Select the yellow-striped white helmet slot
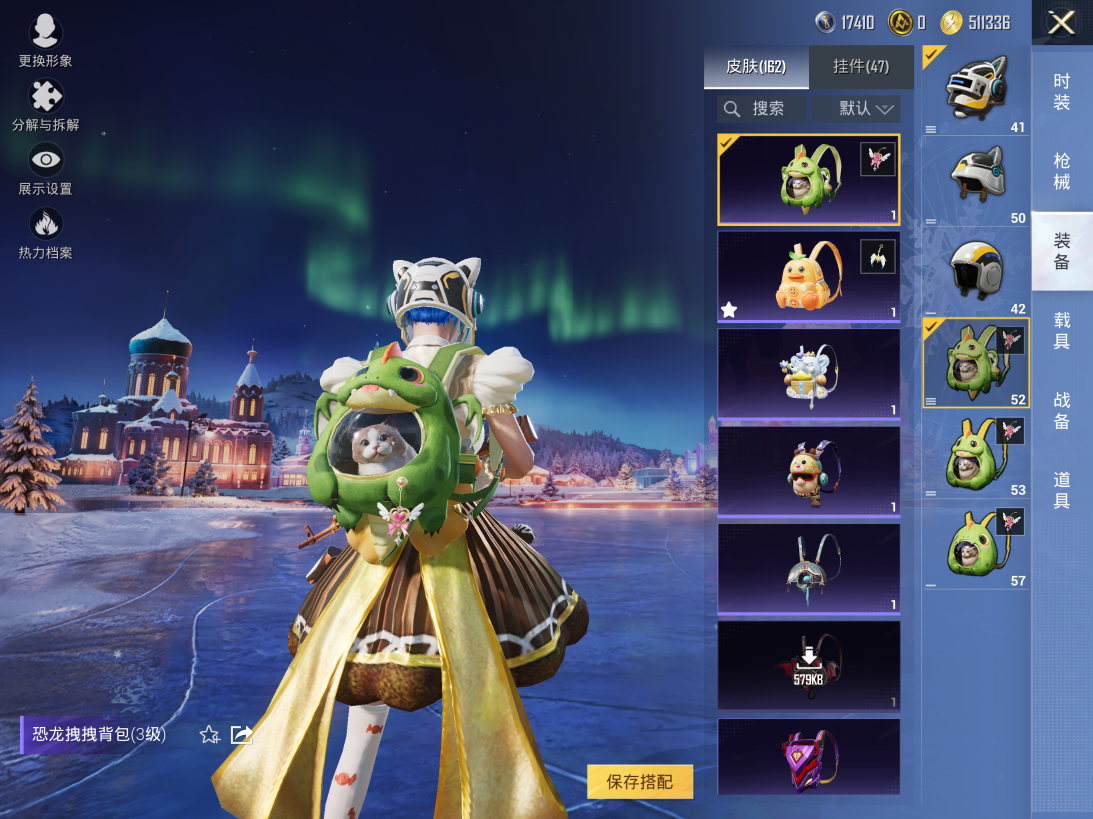1093x819 pixels. pos(975,270)
